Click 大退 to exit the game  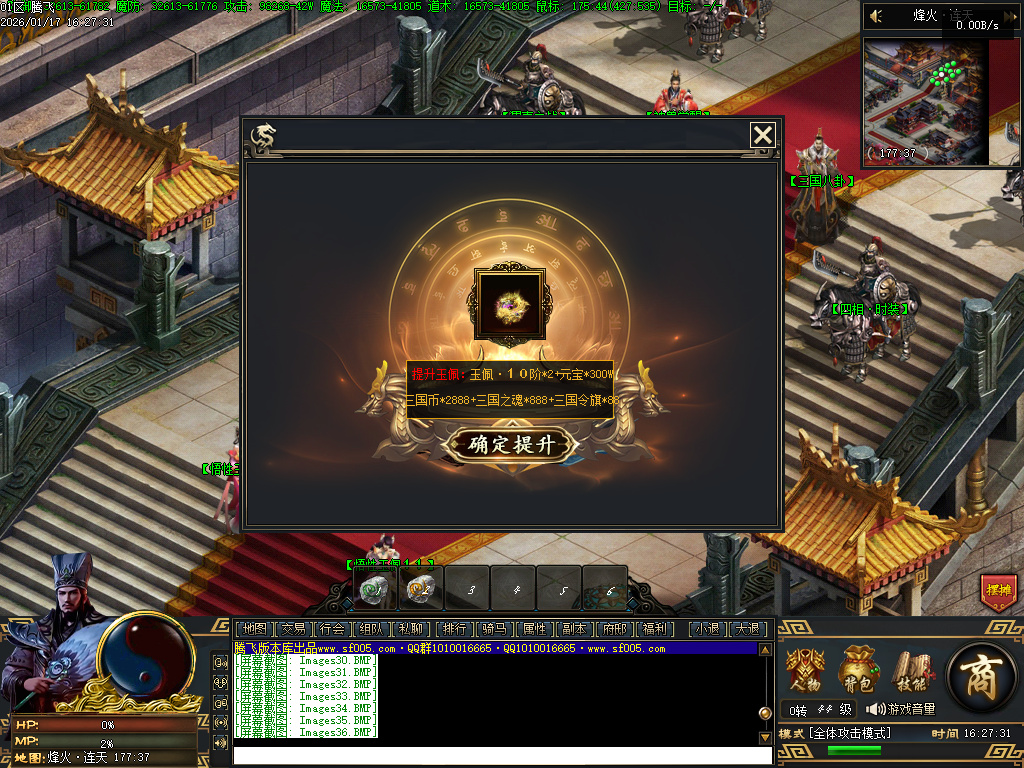pos(747,629)
